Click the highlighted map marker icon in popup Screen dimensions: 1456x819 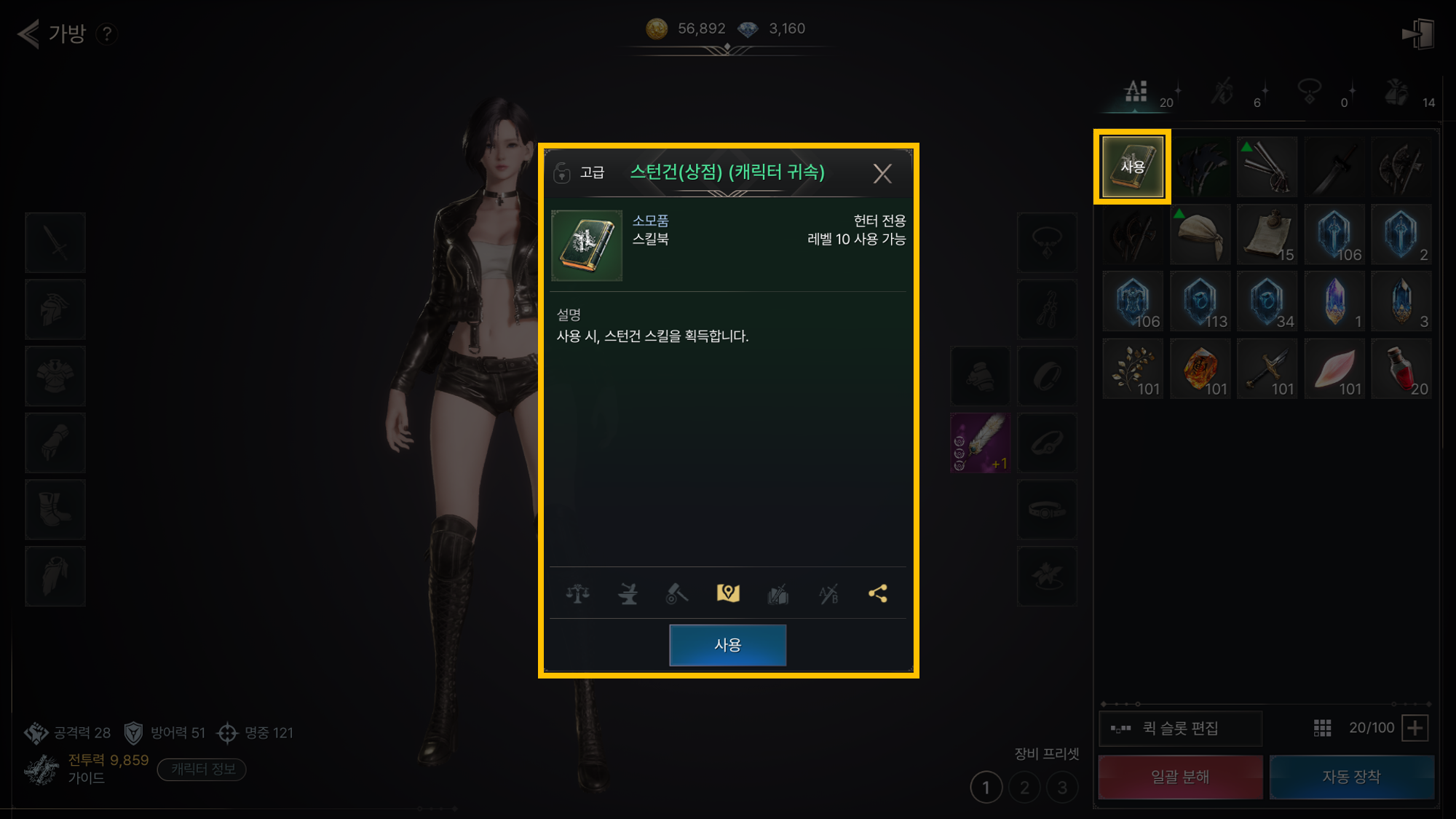pyautogui.click(x=728, y=594)
